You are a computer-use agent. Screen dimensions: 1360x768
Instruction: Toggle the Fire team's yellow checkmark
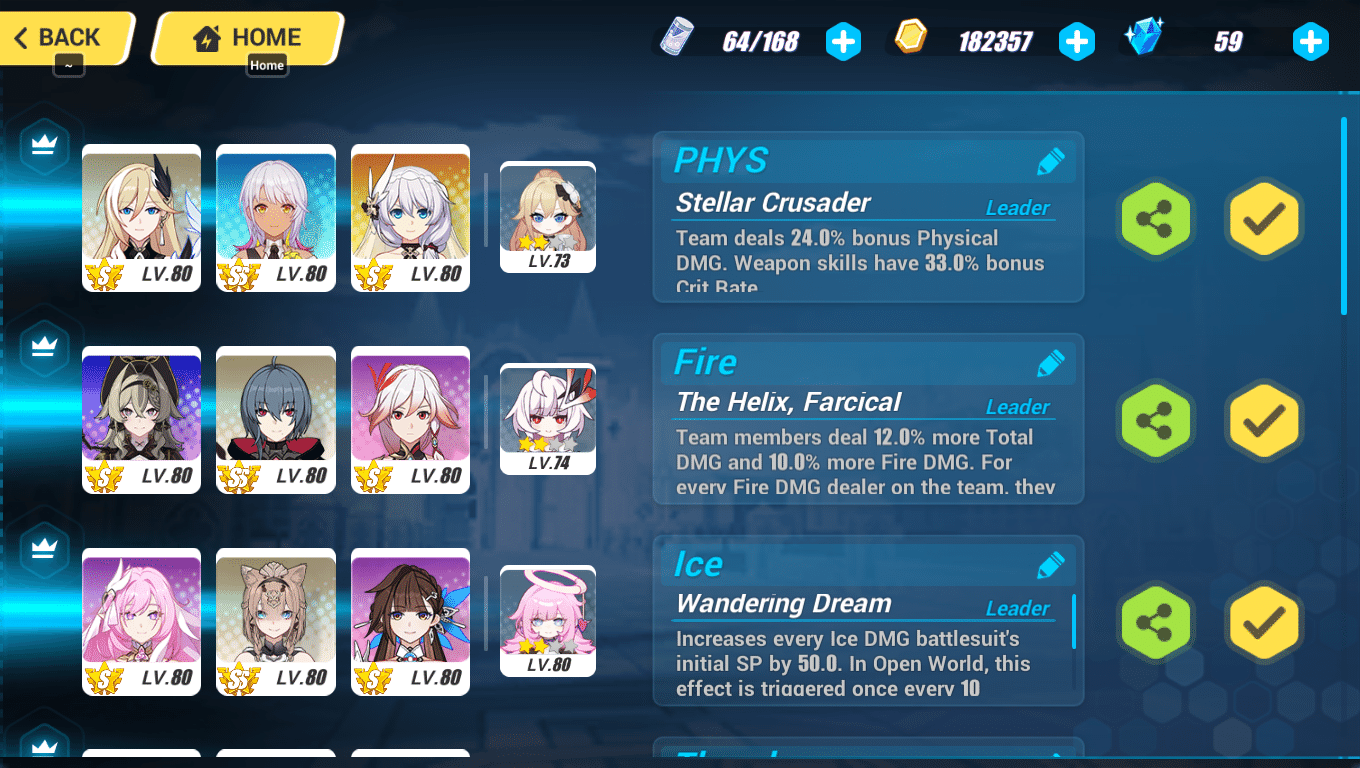point(1263,421)
